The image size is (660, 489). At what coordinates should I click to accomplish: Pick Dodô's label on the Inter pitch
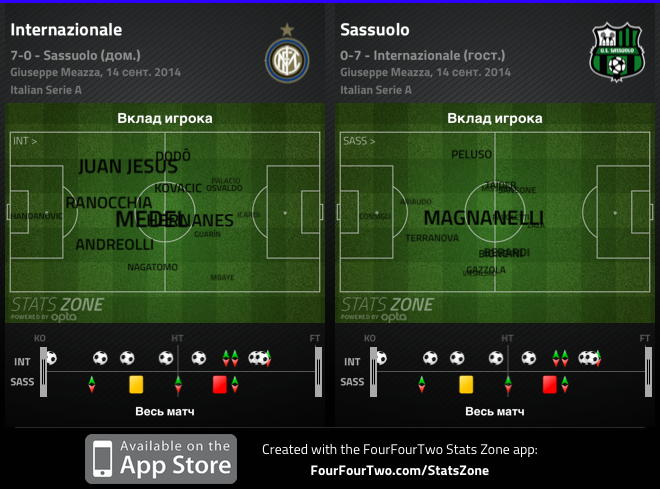(x=174, y=156)
